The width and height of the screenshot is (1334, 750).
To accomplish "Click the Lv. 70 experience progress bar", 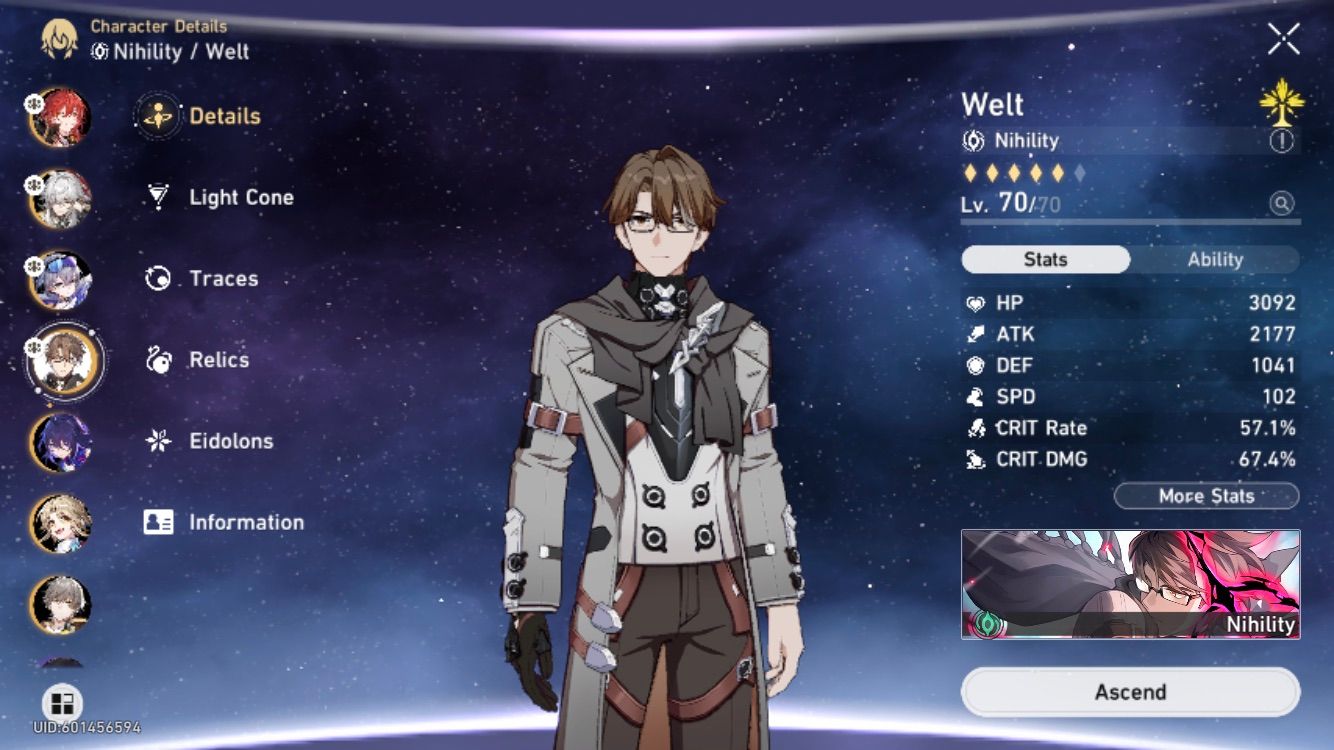I will [x=1130, y=221].
